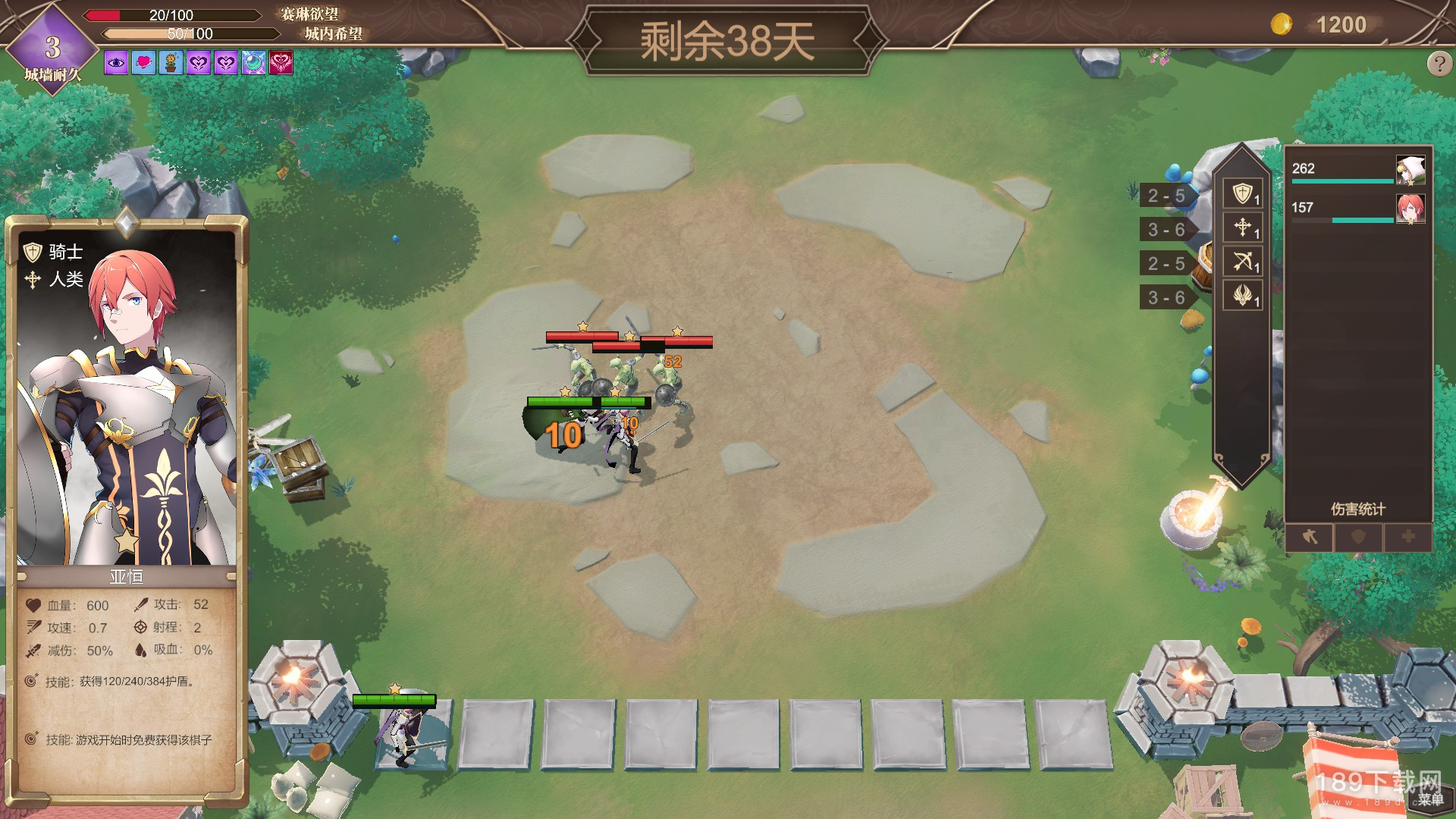Viewport: 1456px width, 819px height.
Task: Click the diamond gem atop the character card
Action: pos(126,223)
